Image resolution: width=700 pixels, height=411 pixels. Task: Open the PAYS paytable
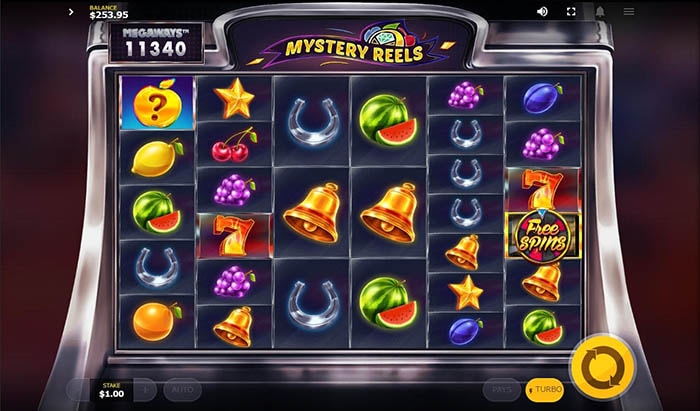coord(502,389)
